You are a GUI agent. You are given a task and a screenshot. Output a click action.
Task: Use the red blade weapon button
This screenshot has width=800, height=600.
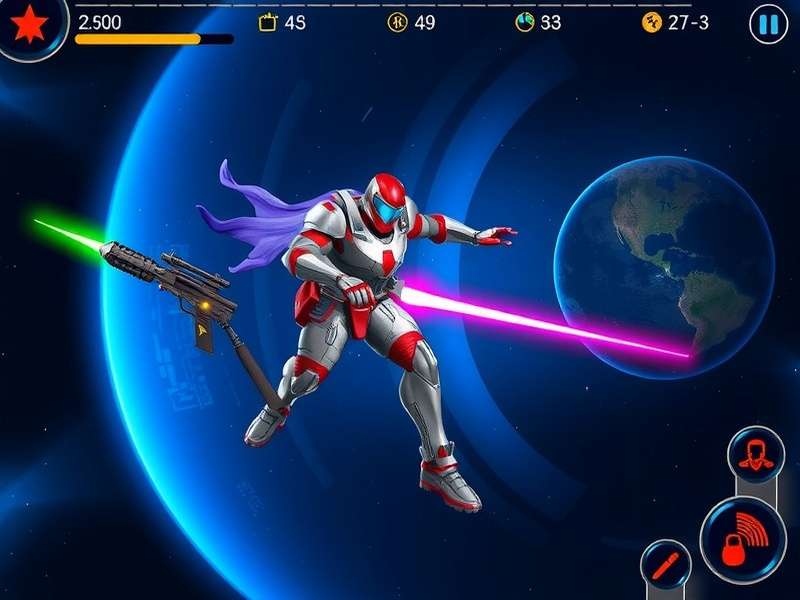point(664,566)
